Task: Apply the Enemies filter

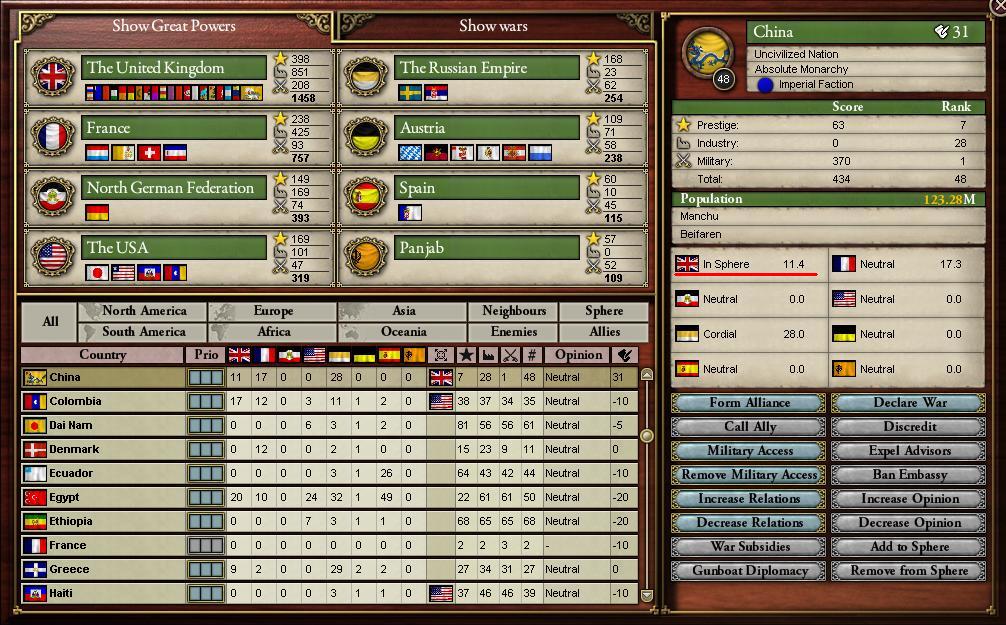Action: pos(513,332)
